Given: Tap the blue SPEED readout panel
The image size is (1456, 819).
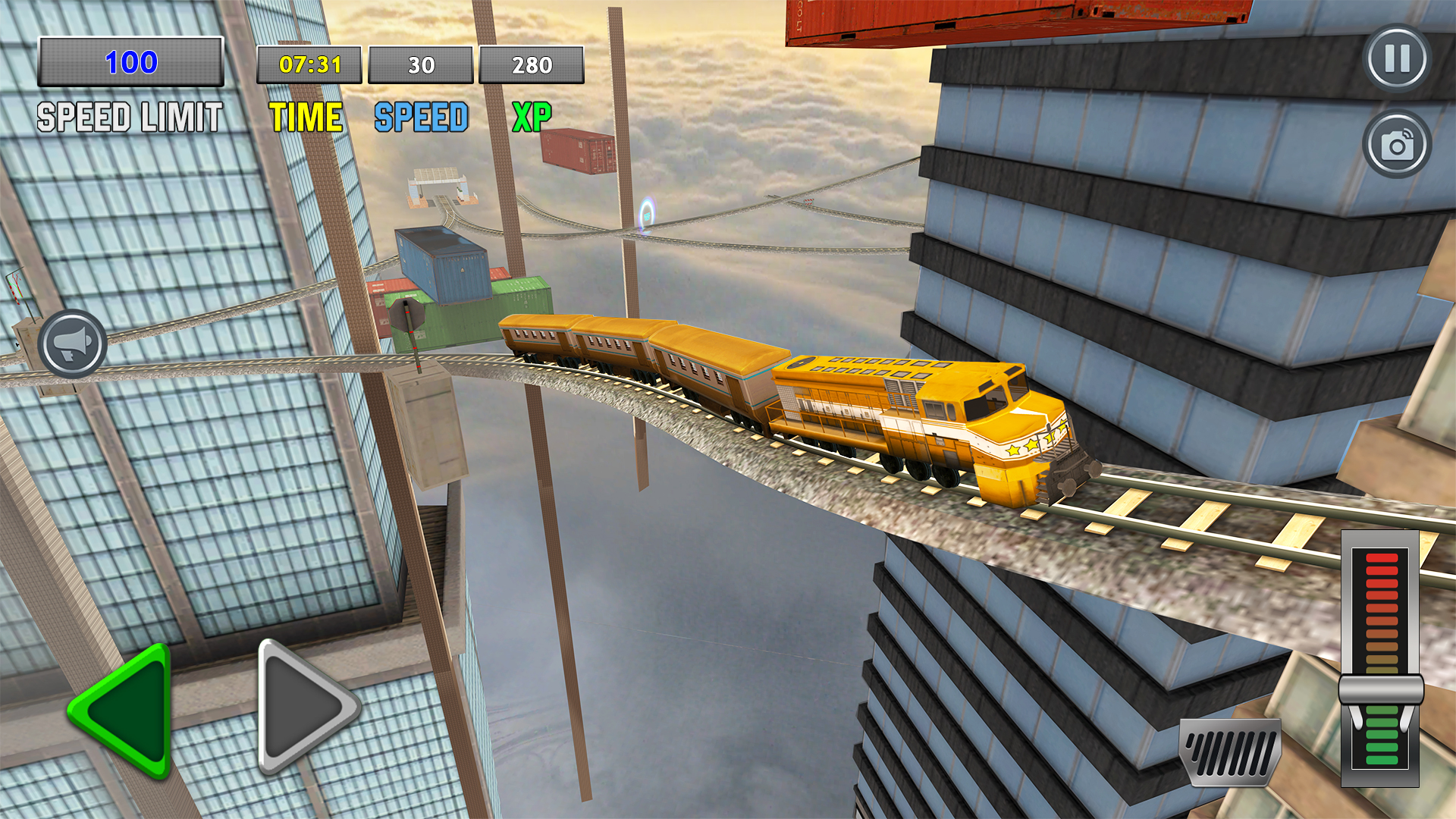Looking at the screenshot, I should click(x=421, y=64).
